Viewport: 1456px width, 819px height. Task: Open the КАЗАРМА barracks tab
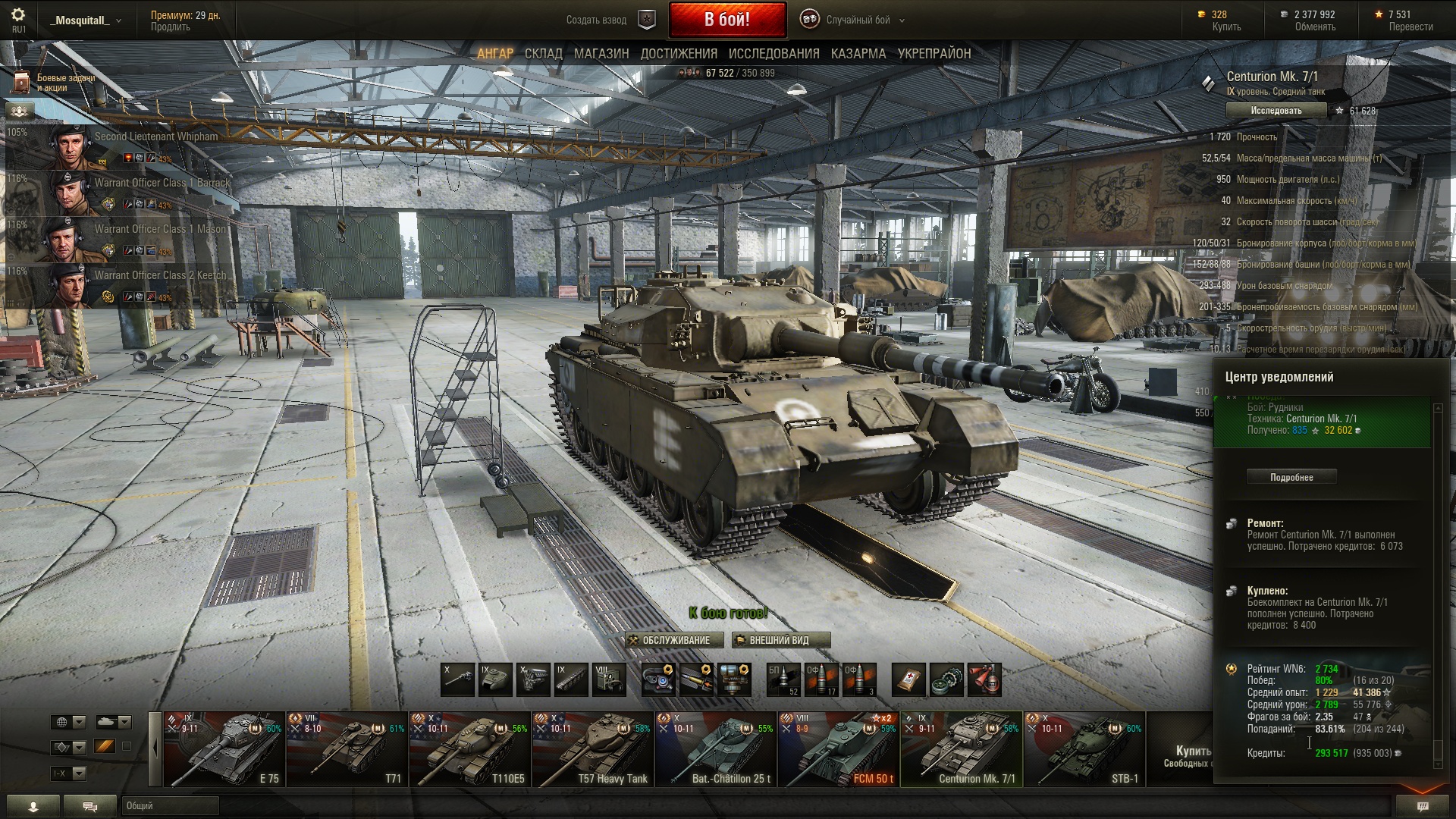[x=858, y=54]
